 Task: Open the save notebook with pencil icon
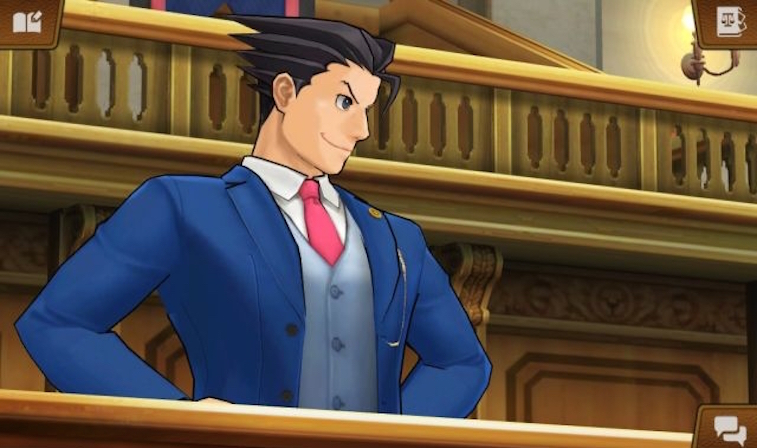26,19
